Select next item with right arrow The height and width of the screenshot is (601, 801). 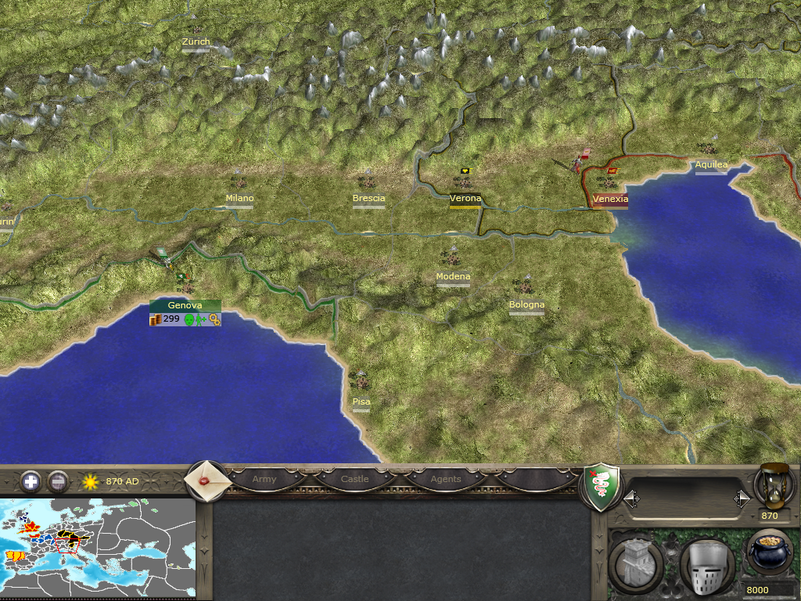point(741,497)
